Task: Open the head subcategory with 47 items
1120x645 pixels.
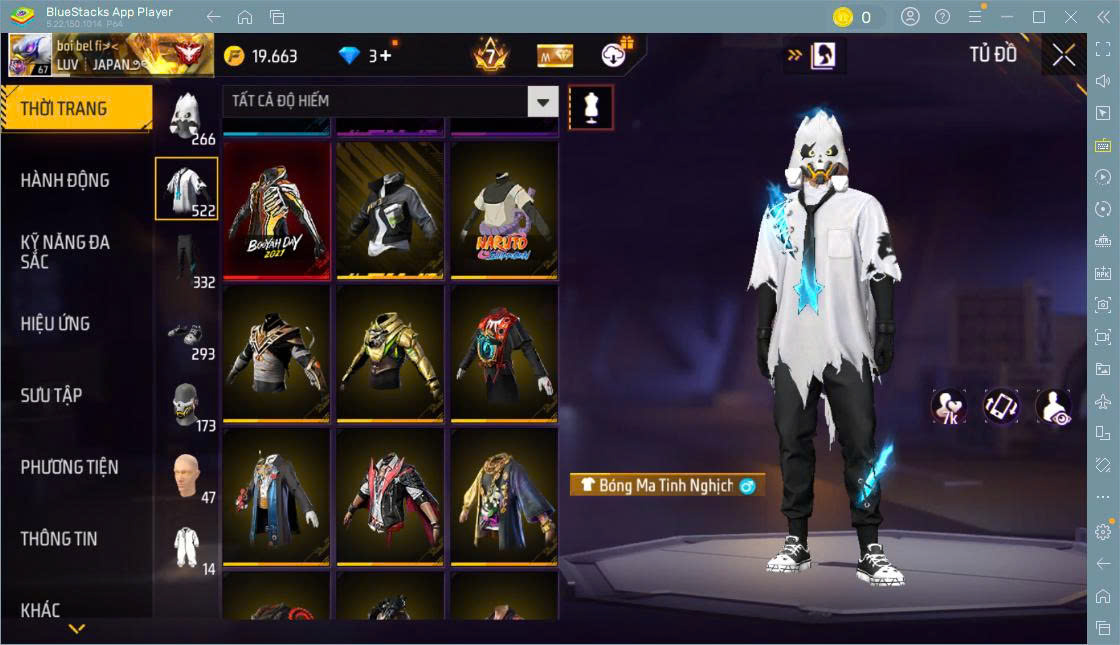Action: [186, 476]
